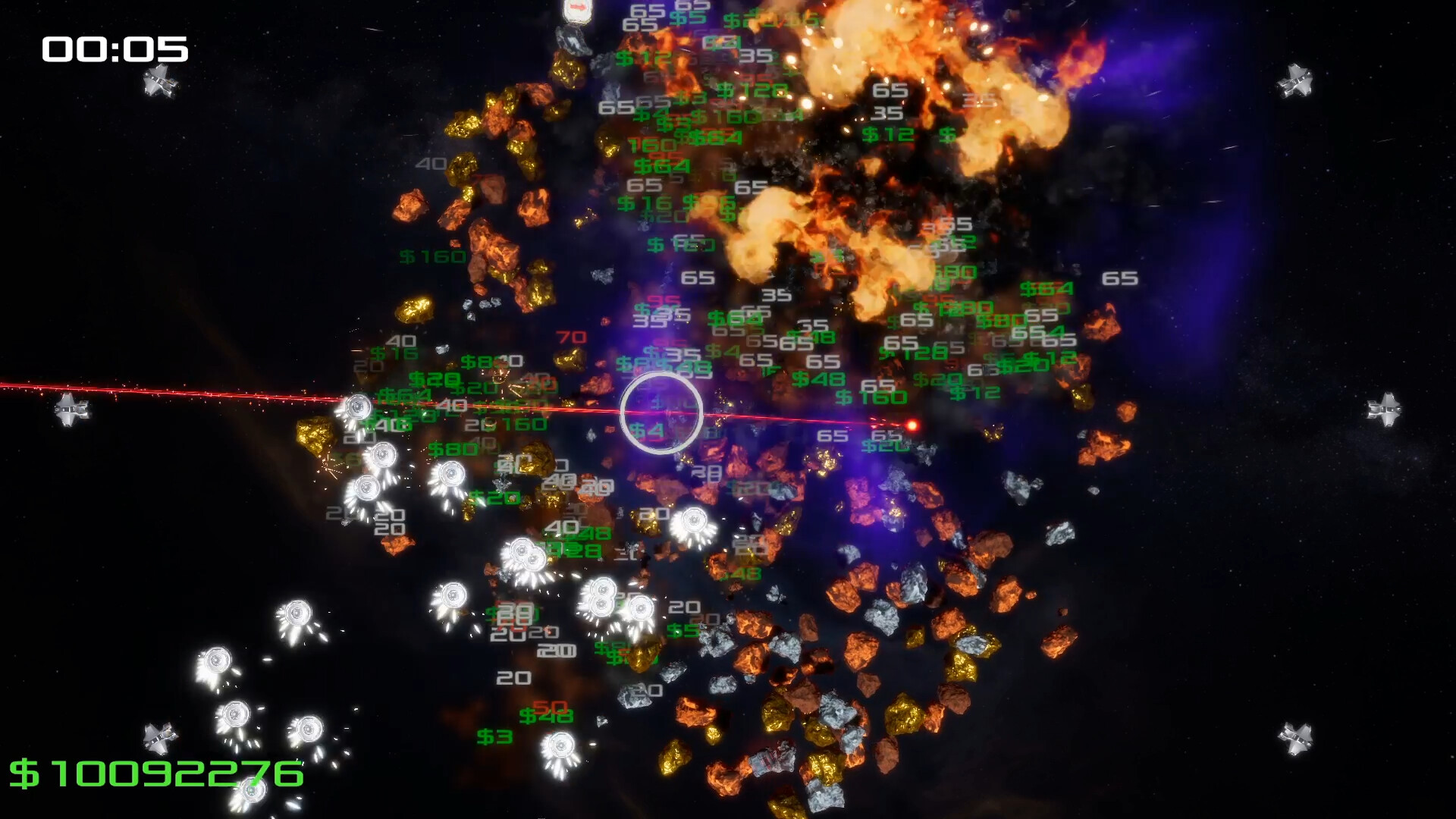The width and height of the screenshot is (1456, 819).
Task: Click the circular targeting reticle in center
Action: 661,410
